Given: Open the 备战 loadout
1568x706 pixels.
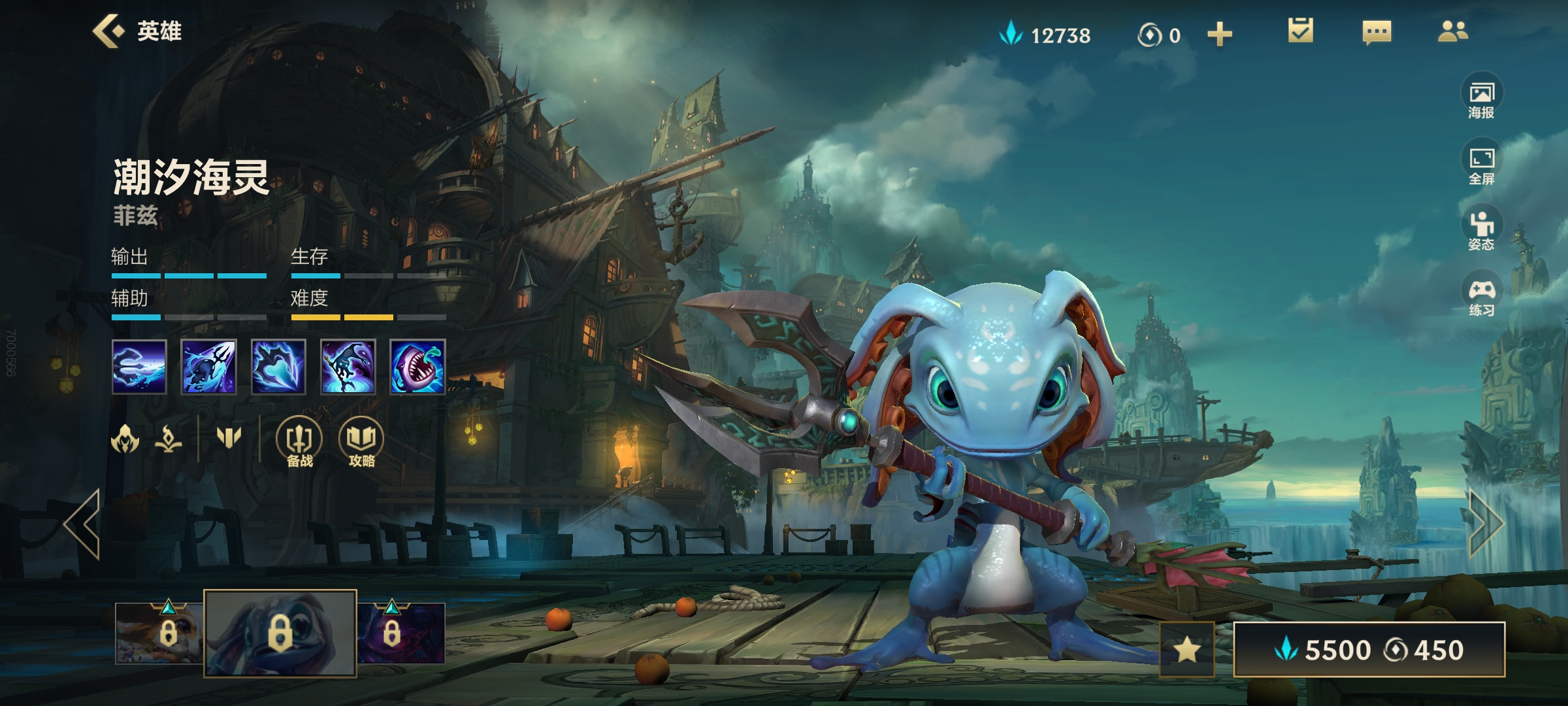Looking at the screenshot, I should 299,443.
